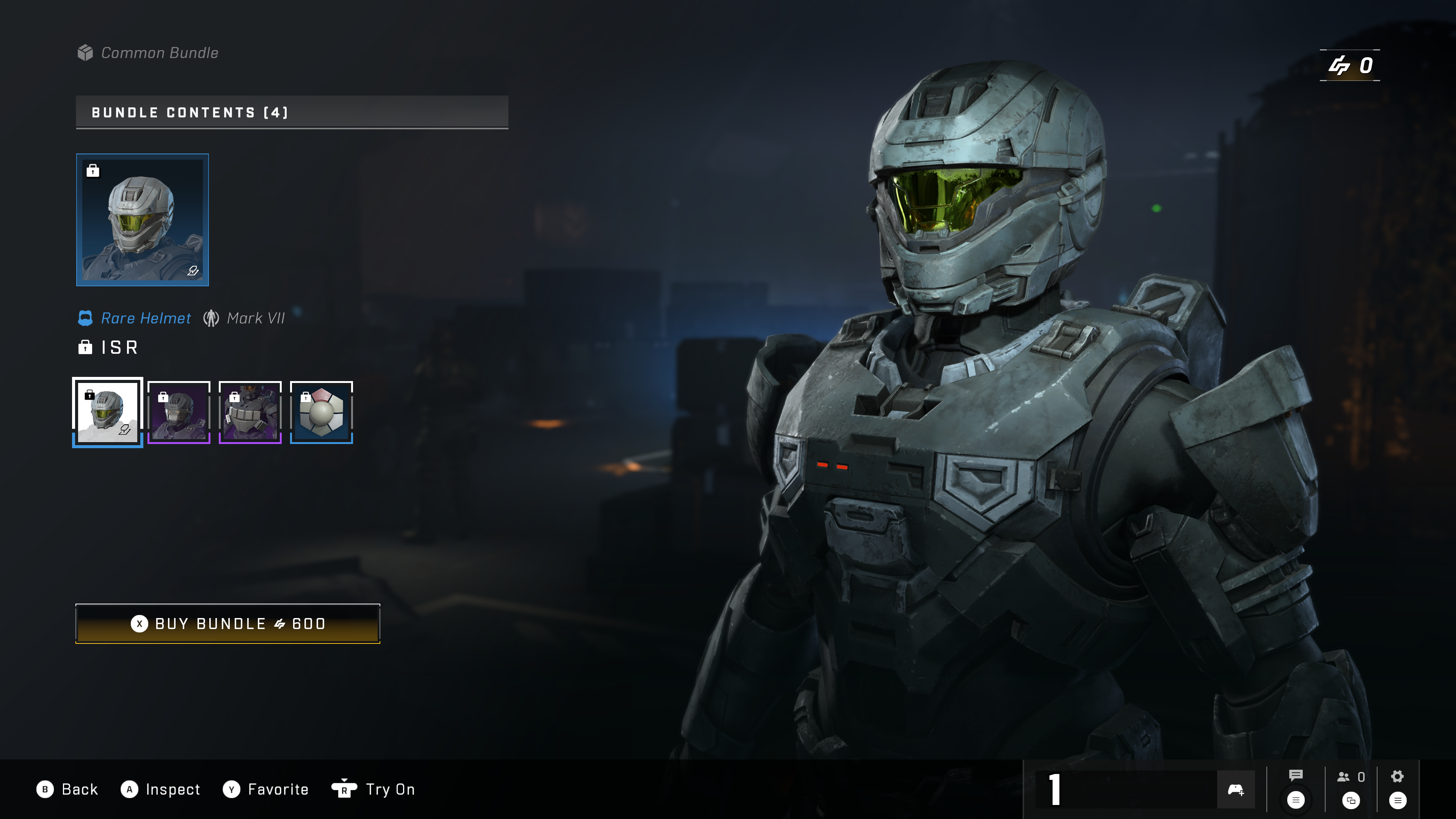Select the ISR helmet with green visor thumbnail
This screenshot has width=1456, height=819.
pos(107,412)
